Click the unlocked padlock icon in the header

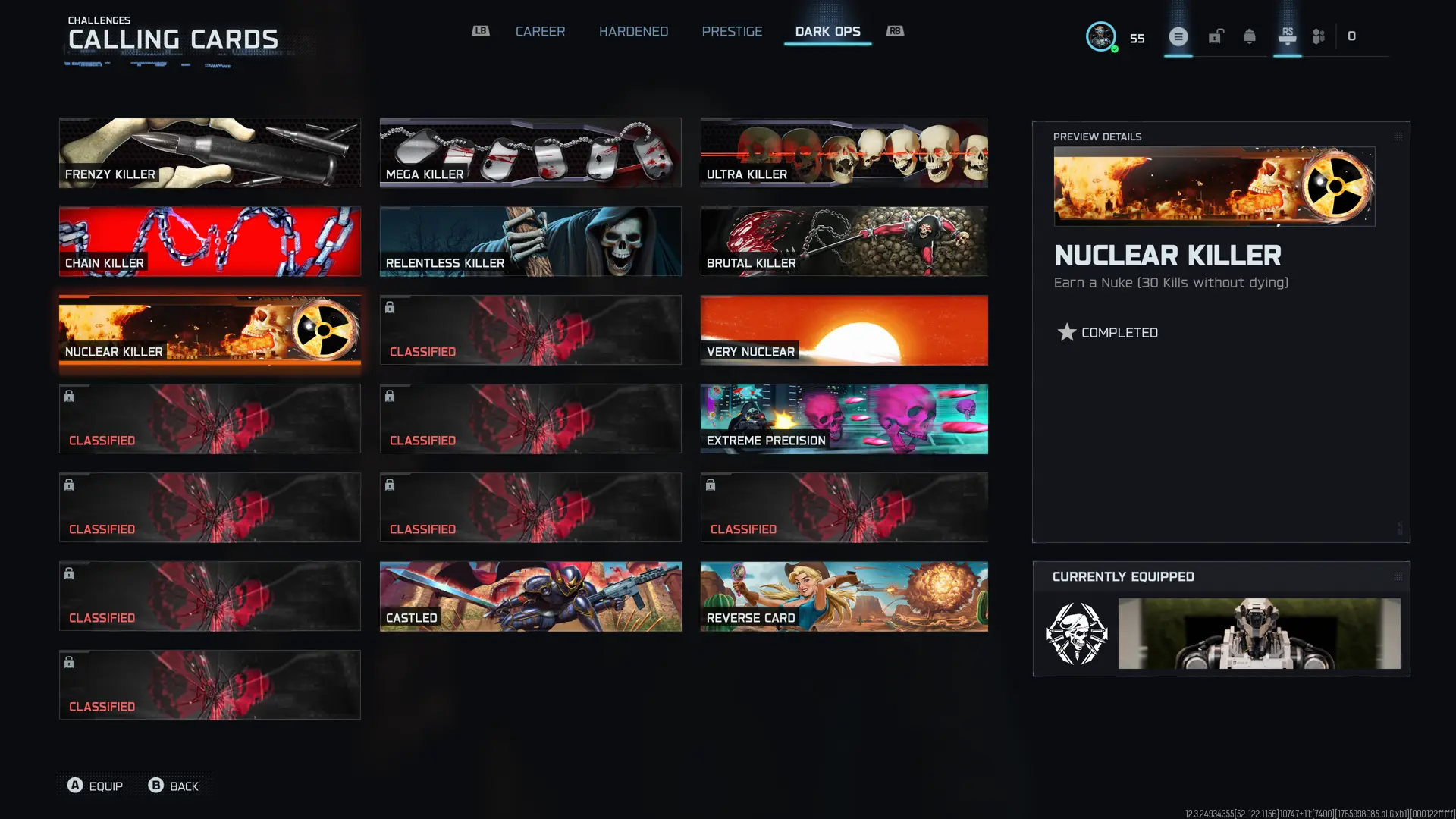(x=1216, y=36)
